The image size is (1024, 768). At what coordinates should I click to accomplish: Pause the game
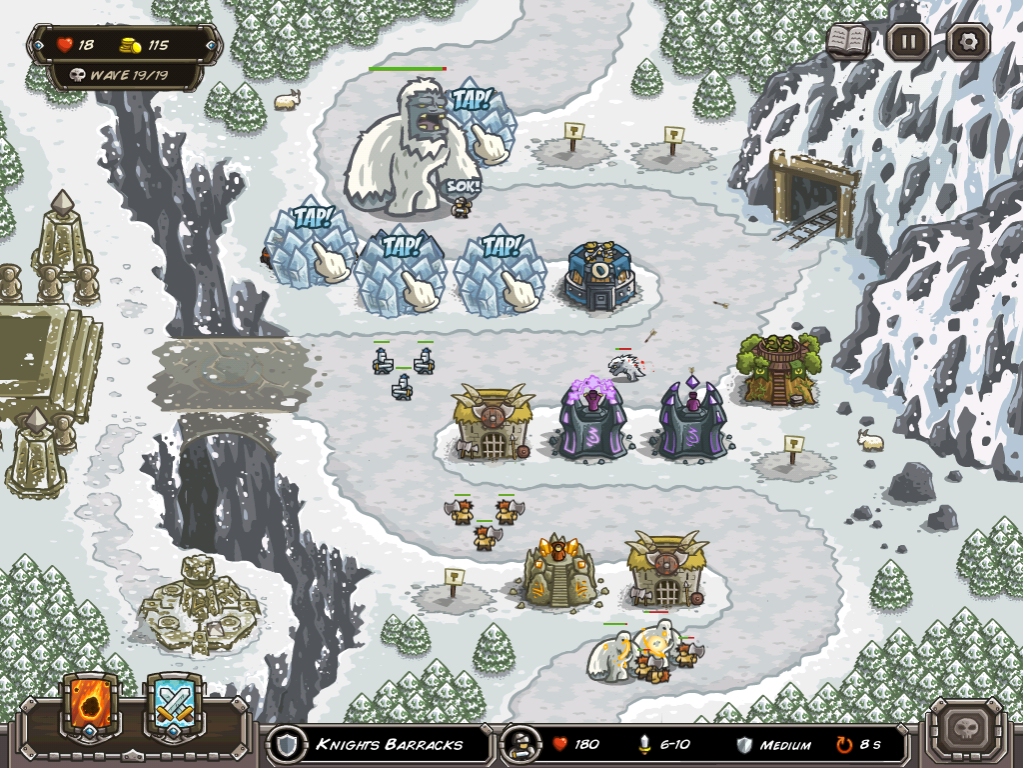[x=908, y=42]
